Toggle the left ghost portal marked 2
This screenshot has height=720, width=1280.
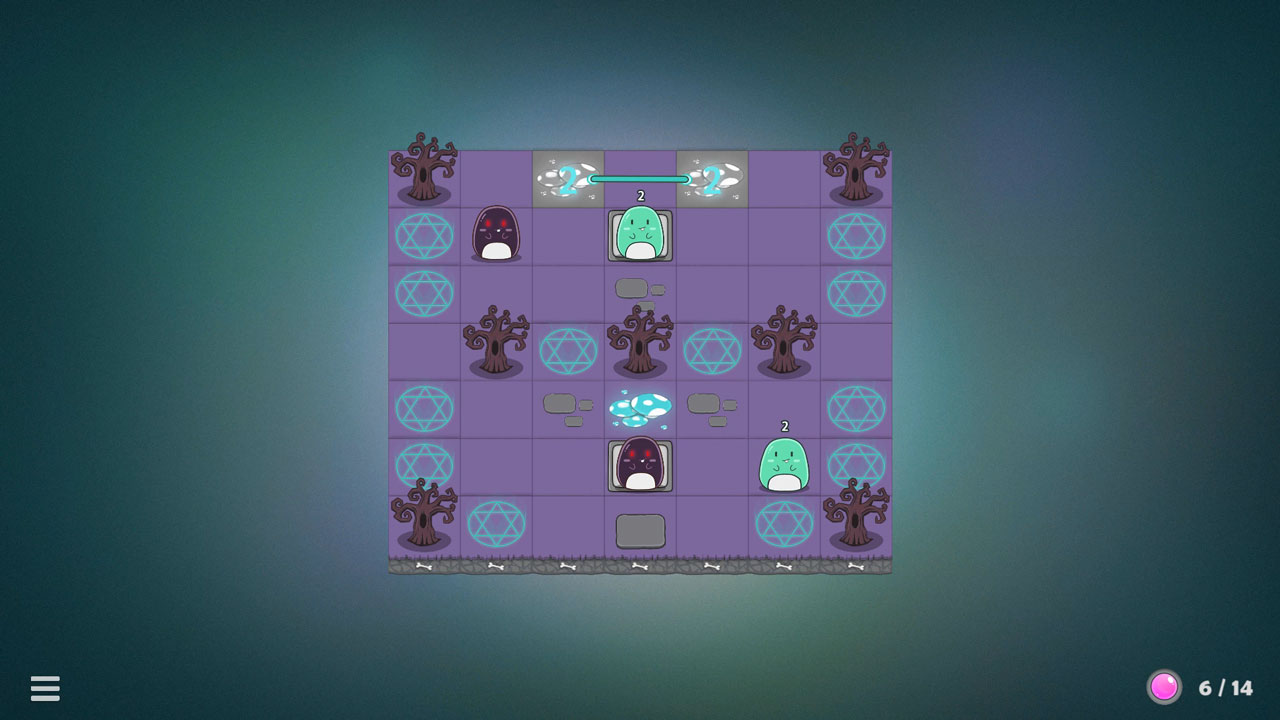coord(568,178)
